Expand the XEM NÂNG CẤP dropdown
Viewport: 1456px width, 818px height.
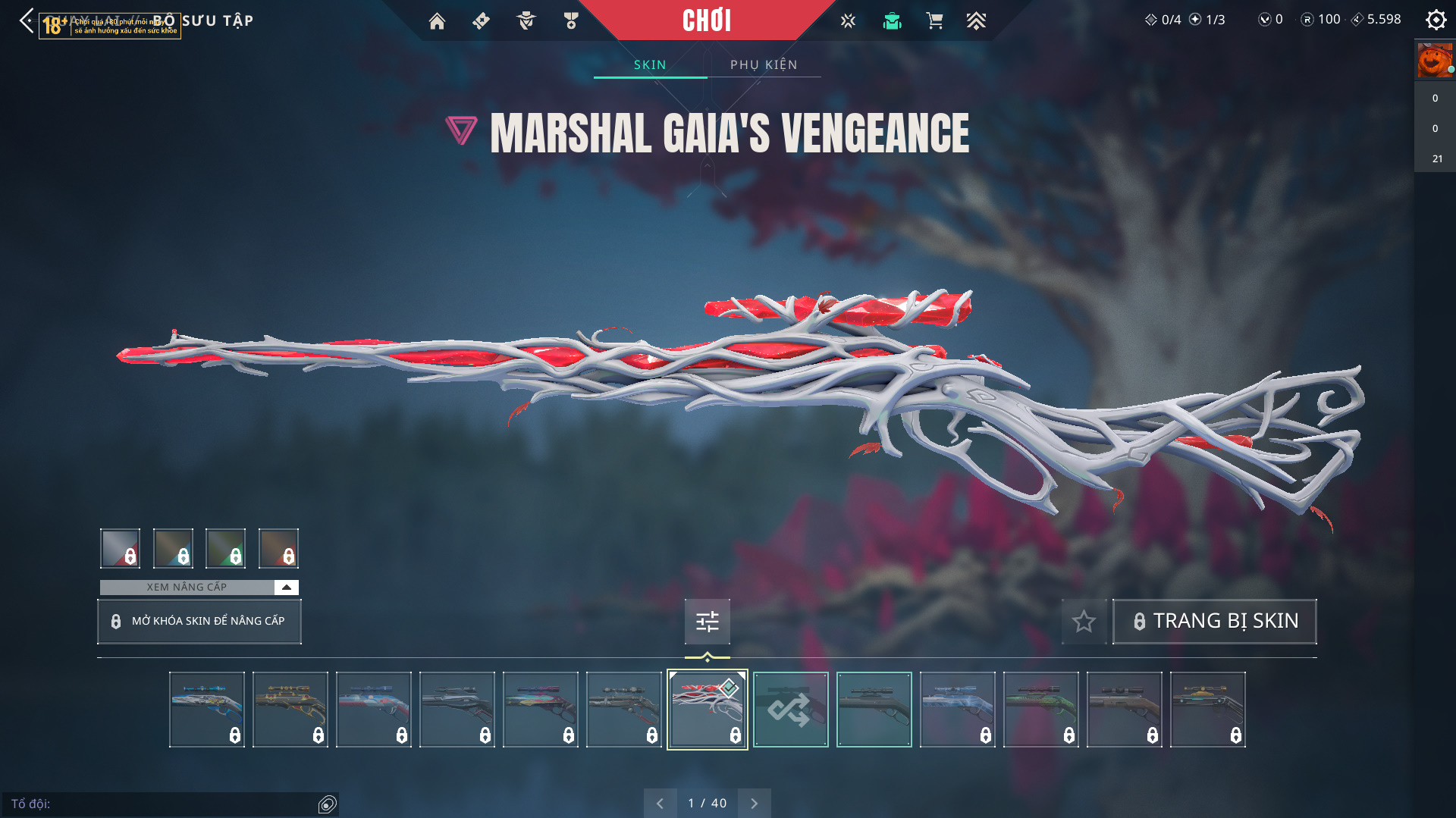coord(286,588)
